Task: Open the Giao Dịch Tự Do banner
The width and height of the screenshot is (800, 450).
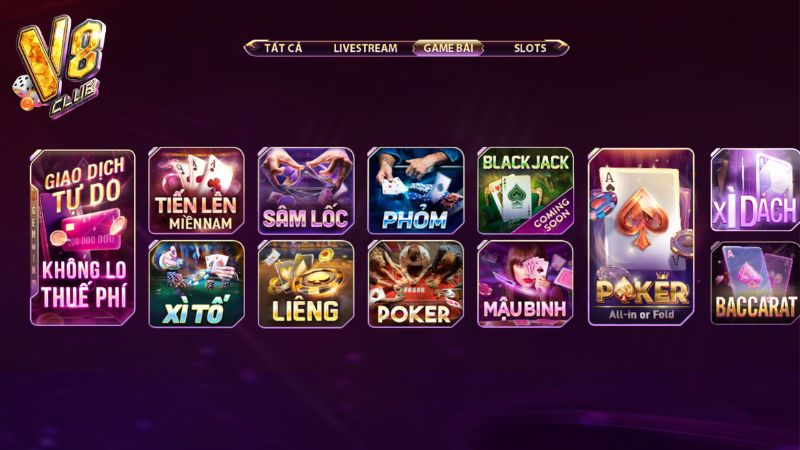Action: coord(83,237)
